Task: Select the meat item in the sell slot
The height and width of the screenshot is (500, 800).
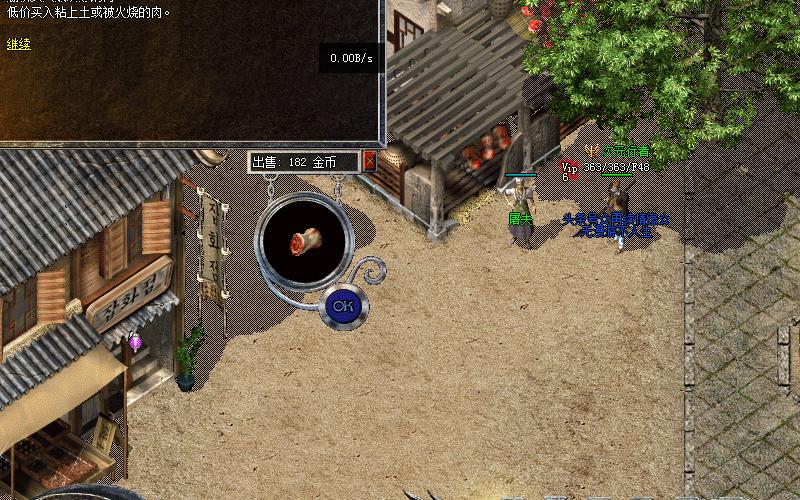Action: pos(302,242)
